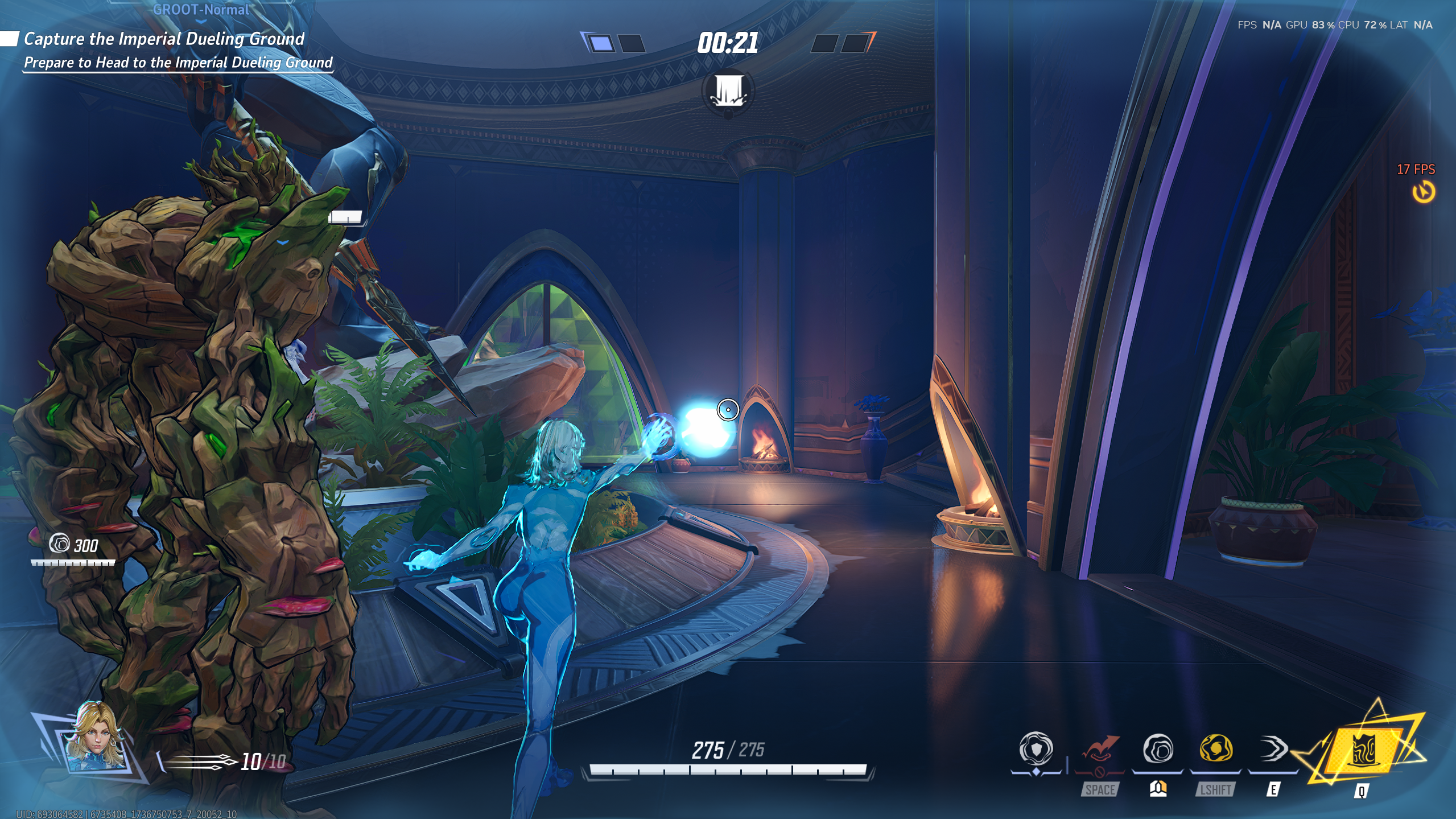This screenshot has height=819, width=1456.
Task: Click the capture point objective icon below timer
Action: (728, 92)
